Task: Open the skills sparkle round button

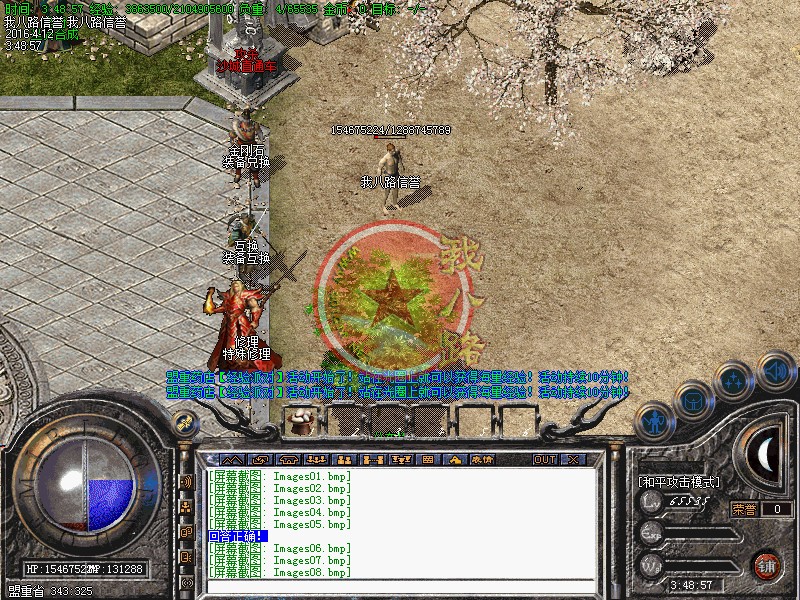Action: pyautogui.click(x=736, y=380)
